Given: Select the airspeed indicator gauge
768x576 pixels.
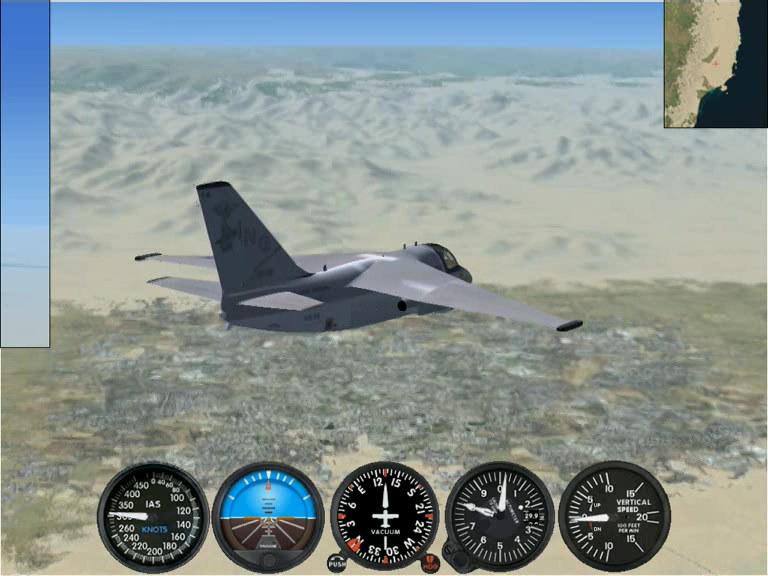Looking at the screenshot, I should 153,516.
